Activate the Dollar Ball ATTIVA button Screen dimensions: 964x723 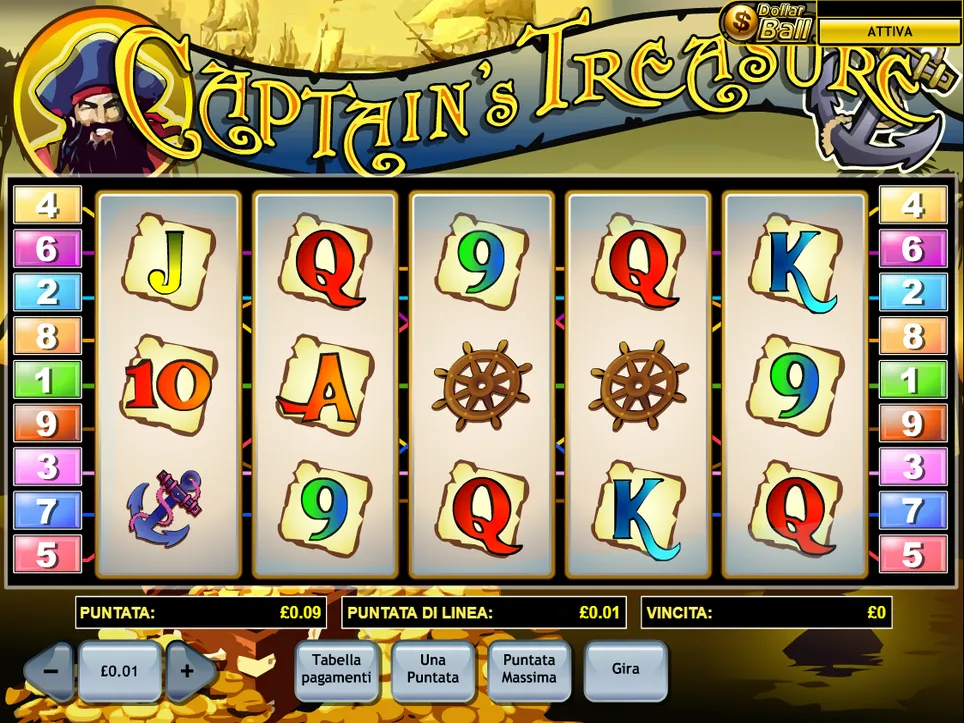pos(889,31)
